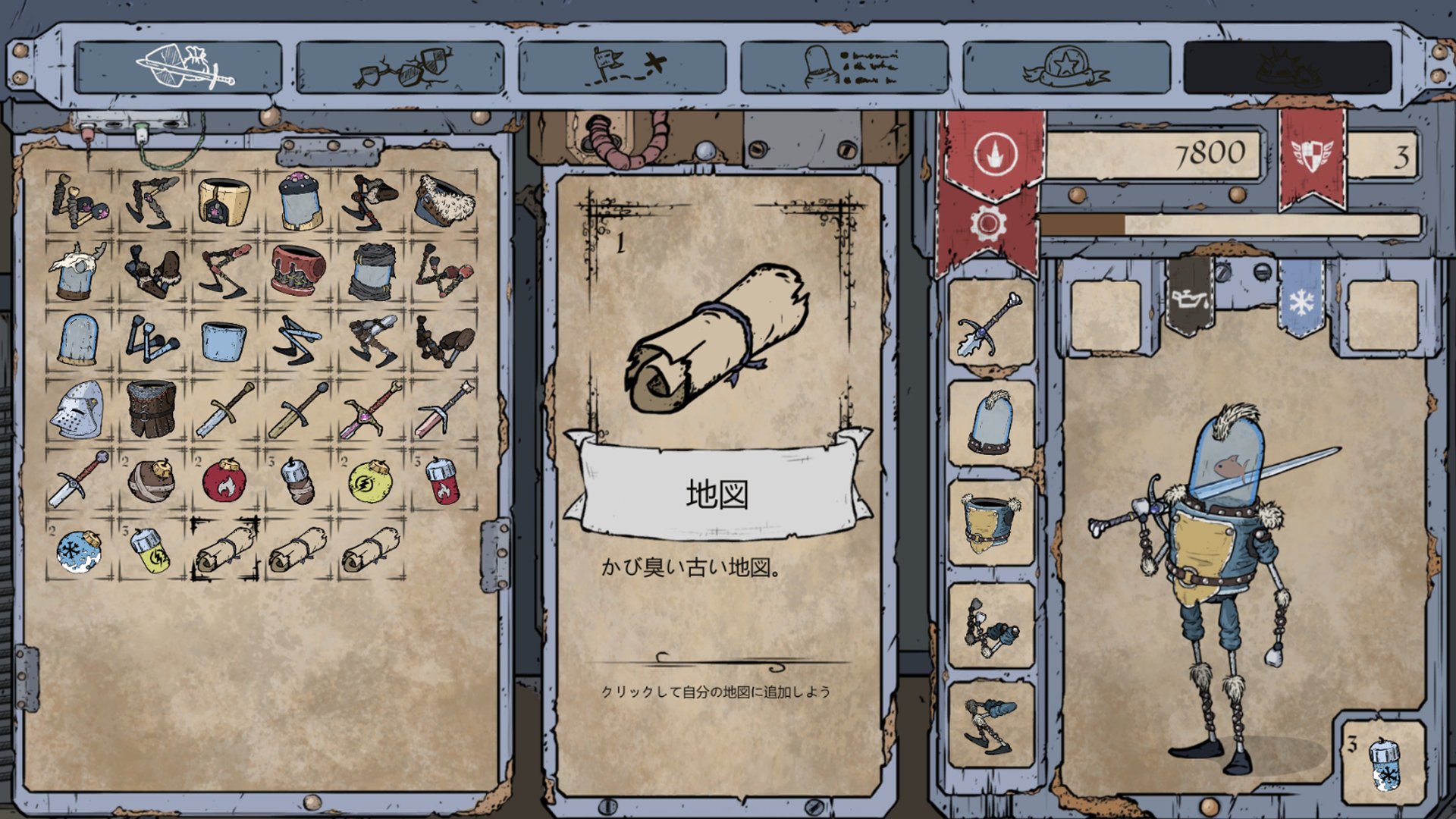Choose the yellow lightning bomb item
This screenshot has height=819, width=1456.
pyautogui.click(x=369, y=481)
